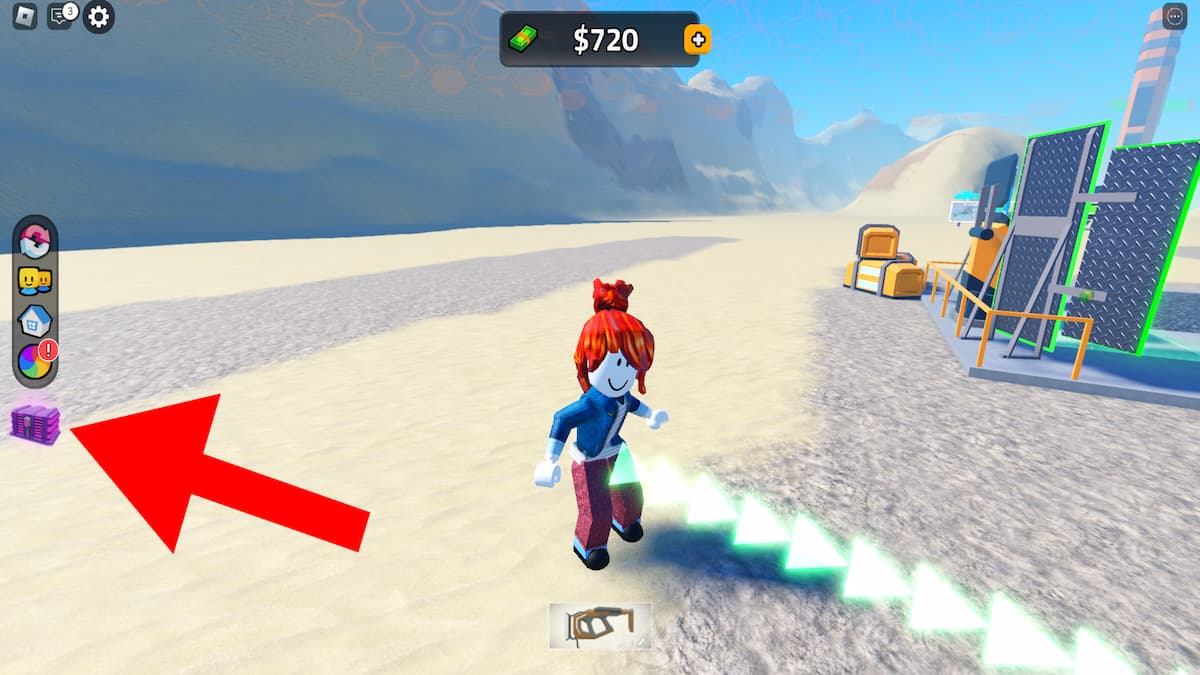Open the gear settings button
The width and height of the screenshot is (1200, 675).
click(98, 16)
